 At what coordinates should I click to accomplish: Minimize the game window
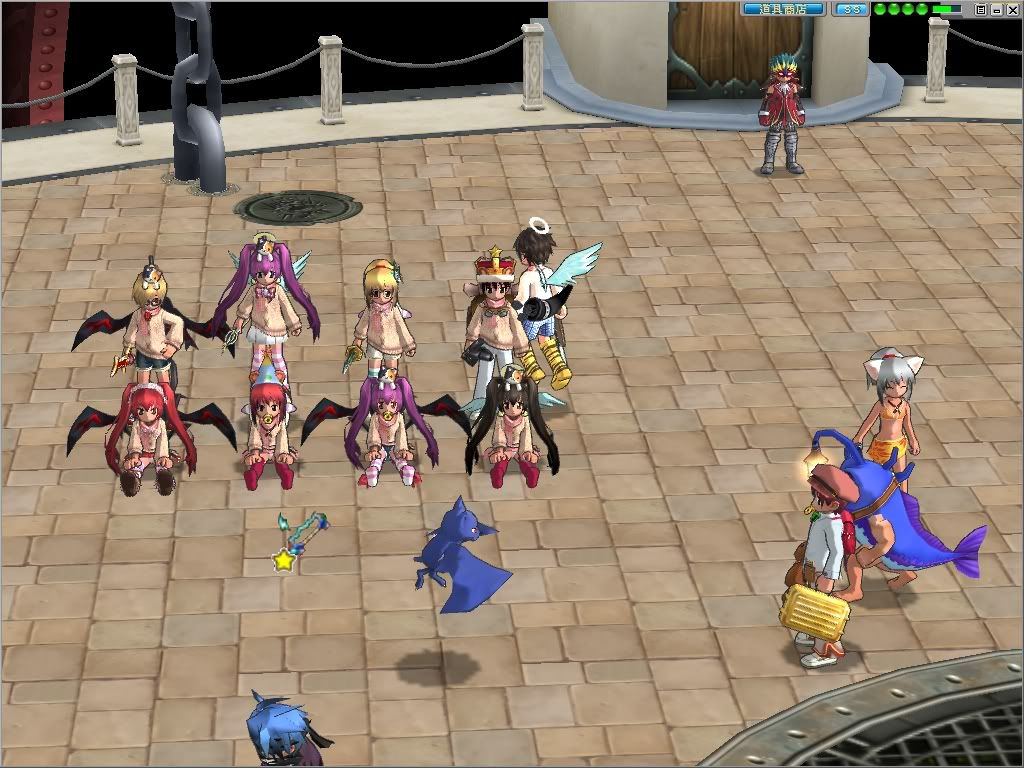tap(997, 10)
